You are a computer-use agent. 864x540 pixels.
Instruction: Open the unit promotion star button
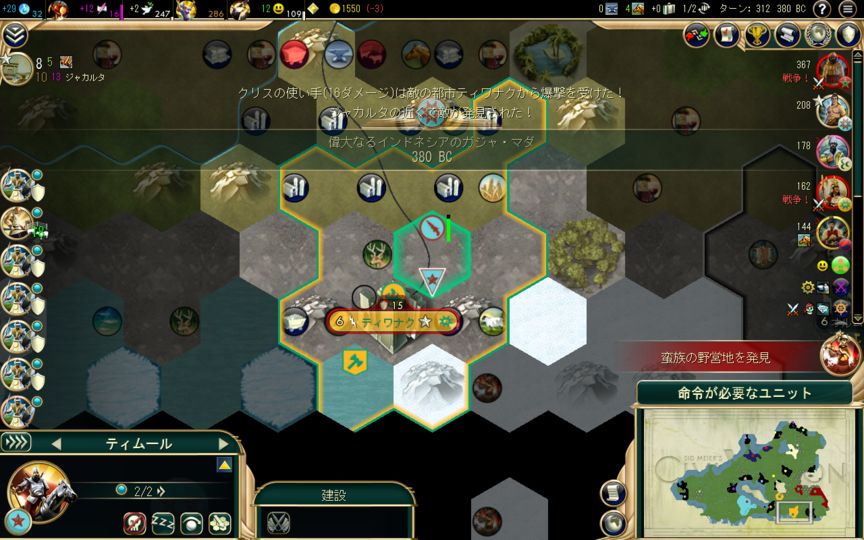pyautogui.click(x=16, y=521)
